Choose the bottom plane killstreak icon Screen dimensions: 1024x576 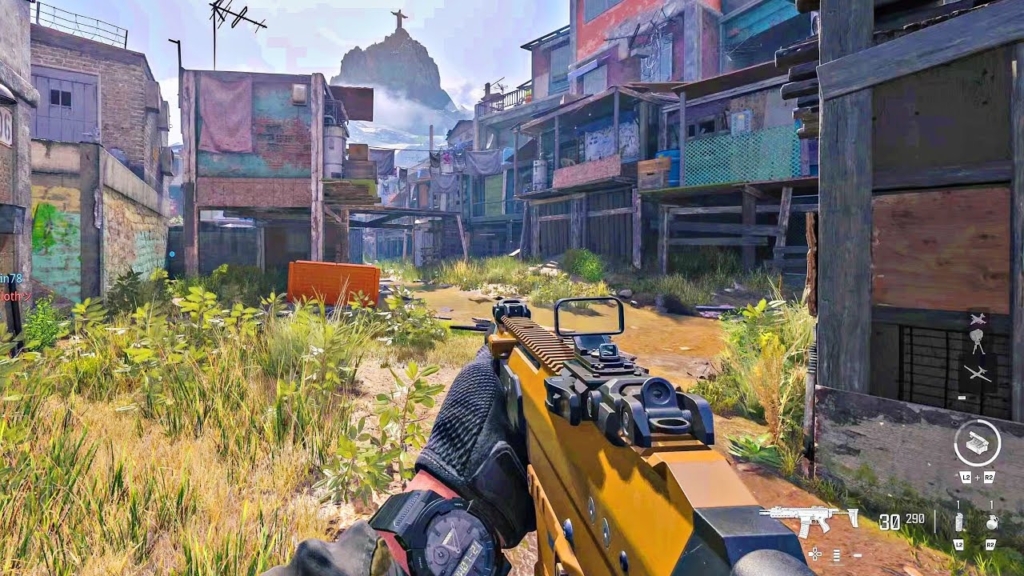tap(977, 374)
